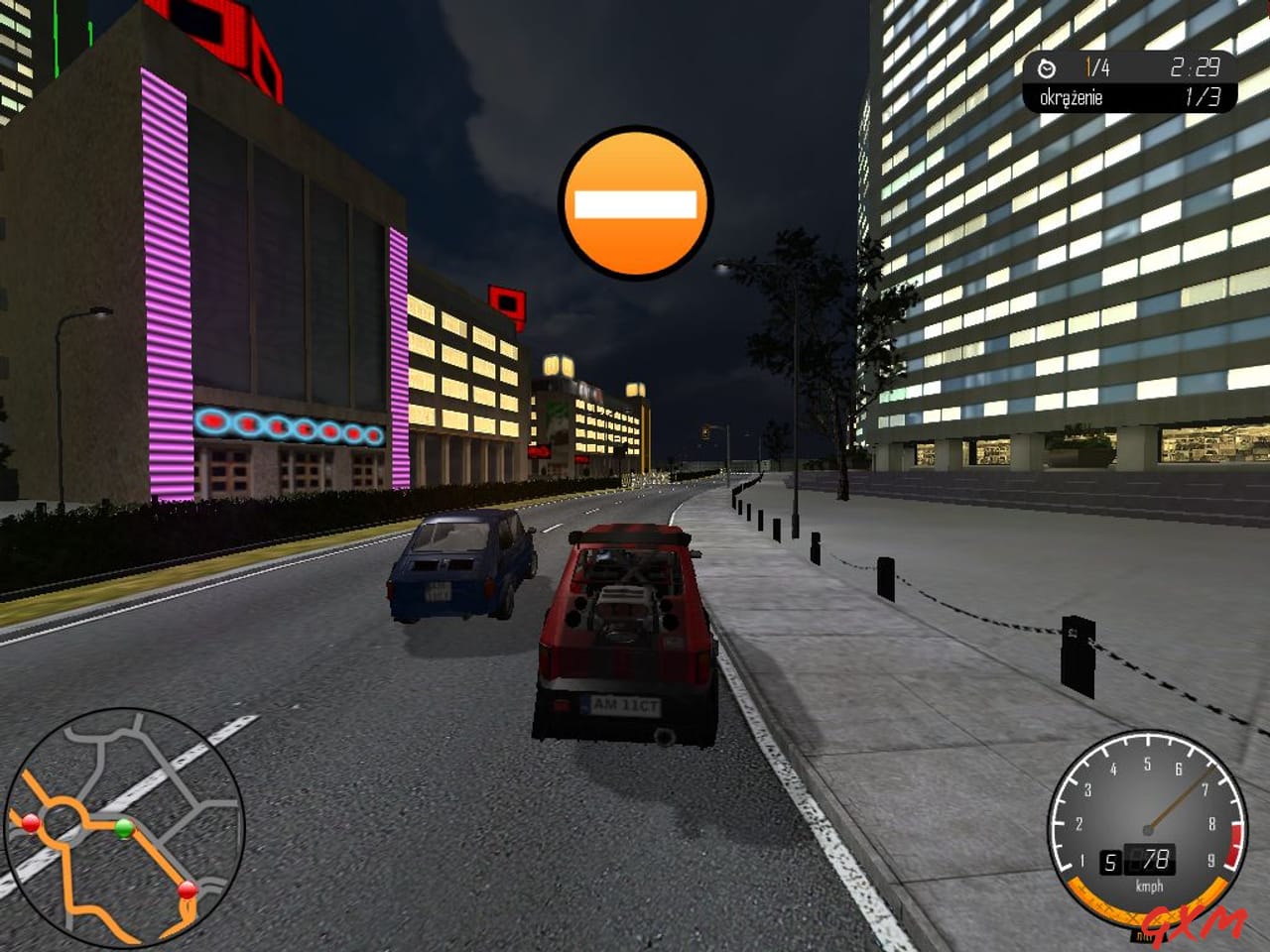Click the orange wrong-way warning sign
The width and height of the screenshot is (1270, 952).
tap(635, 201)
